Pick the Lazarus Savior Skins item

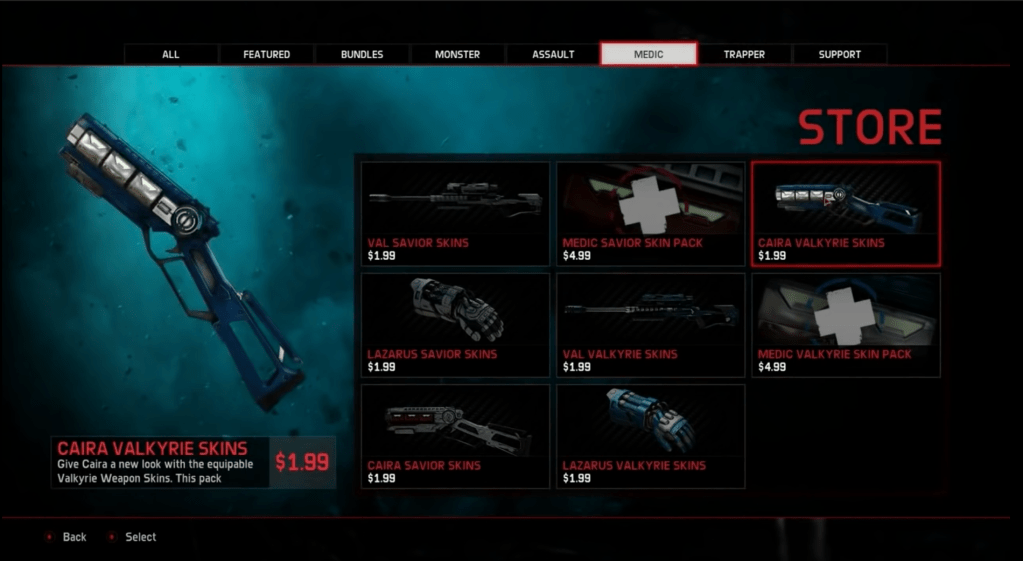point(455,325)
